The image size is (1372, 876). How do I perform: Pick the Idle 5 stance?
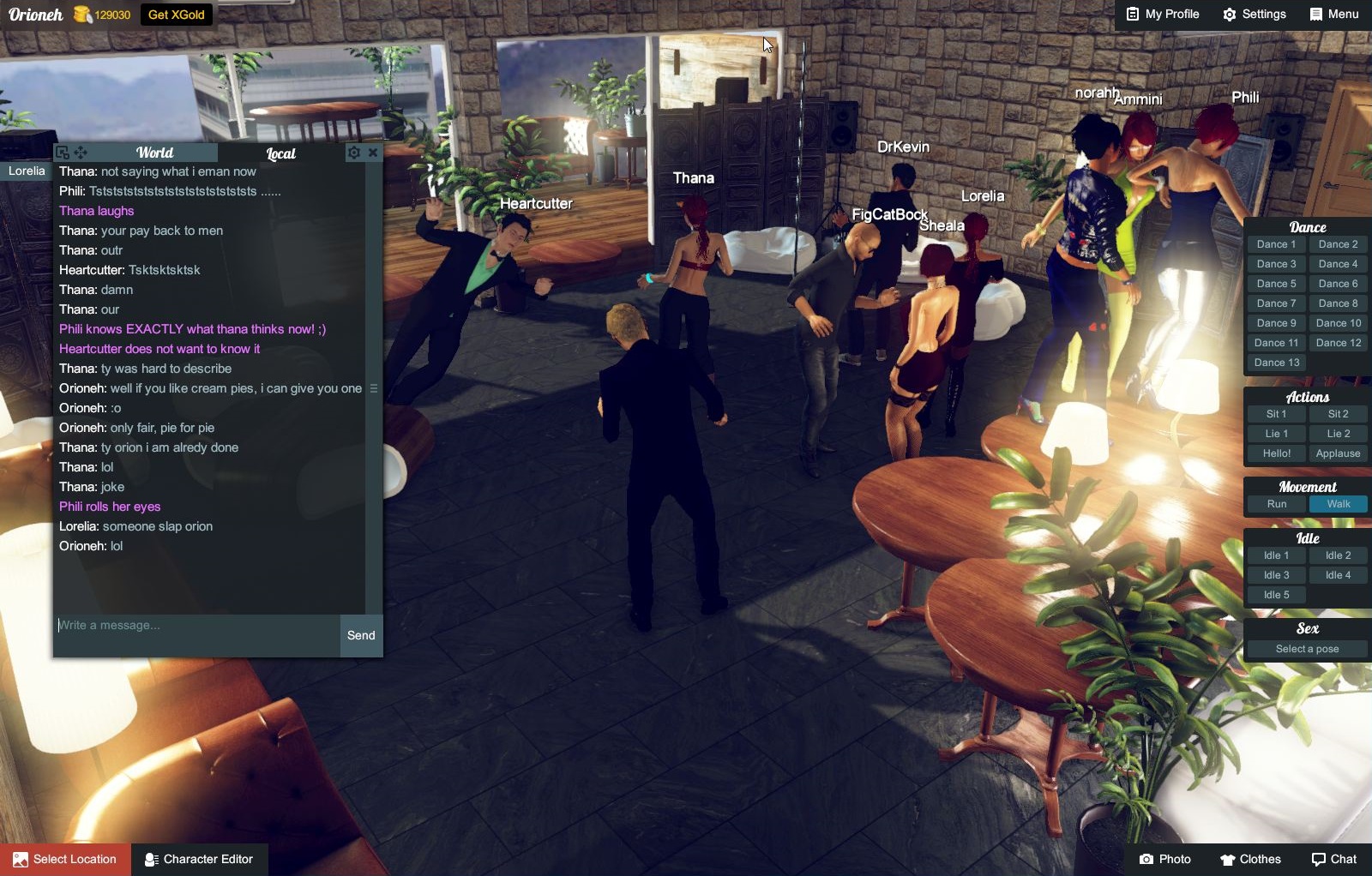click(x=1276, y=595)
